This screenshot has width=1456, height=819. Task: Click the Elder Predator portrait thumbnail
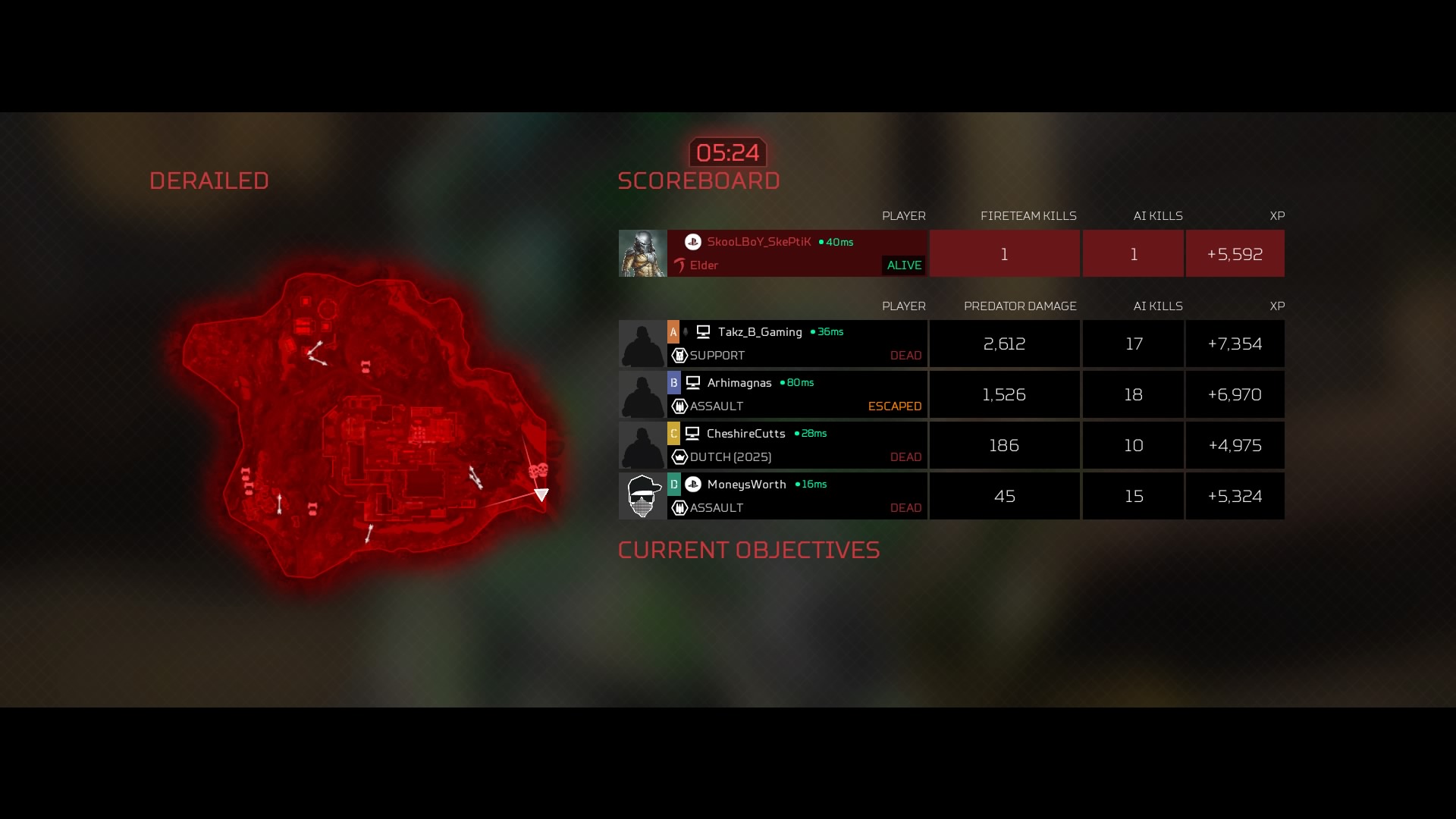pos(642,253)
